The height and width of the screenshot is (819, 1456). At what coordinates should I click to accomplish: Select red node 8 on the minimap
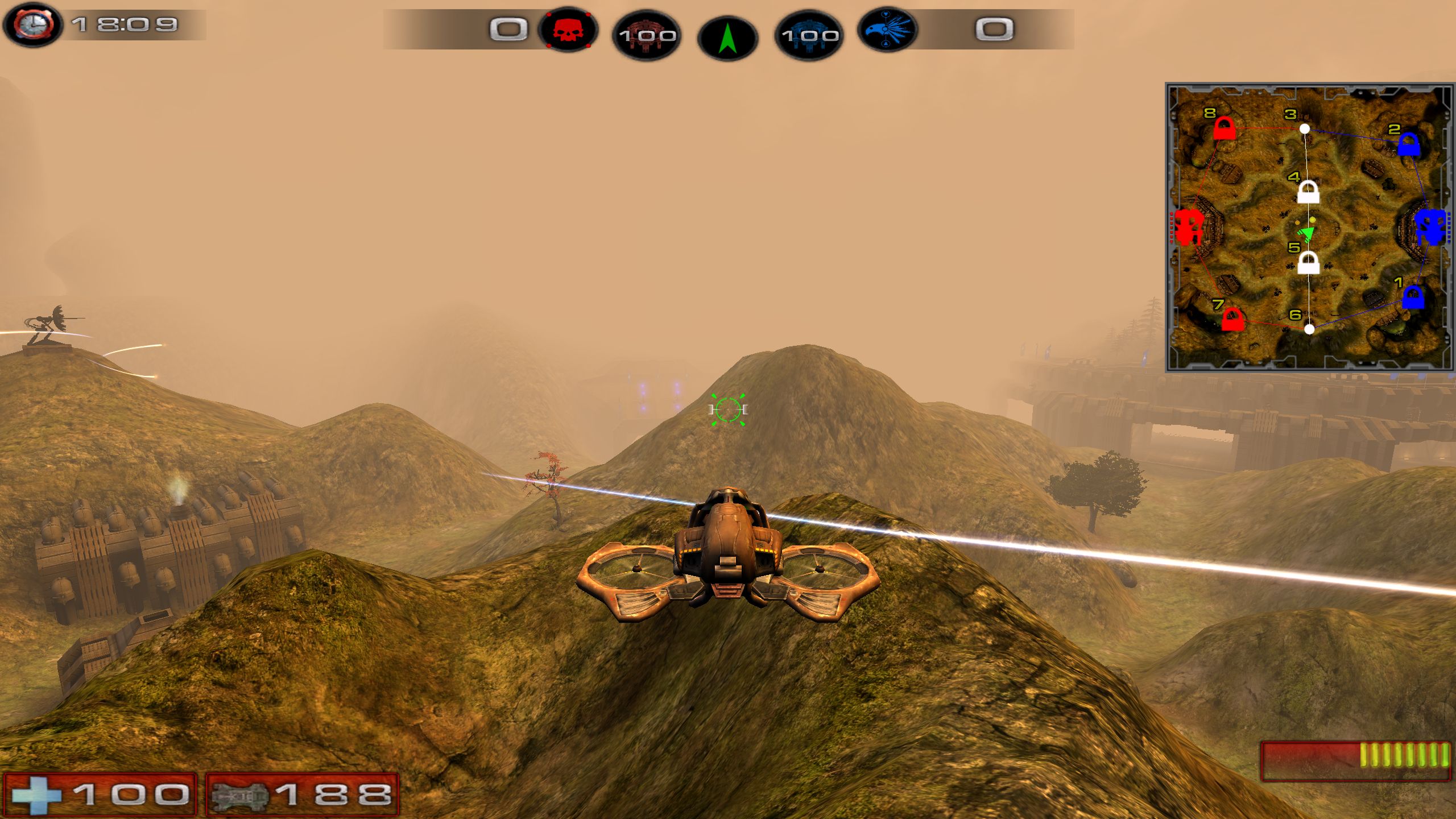[x=1223, y=129]
